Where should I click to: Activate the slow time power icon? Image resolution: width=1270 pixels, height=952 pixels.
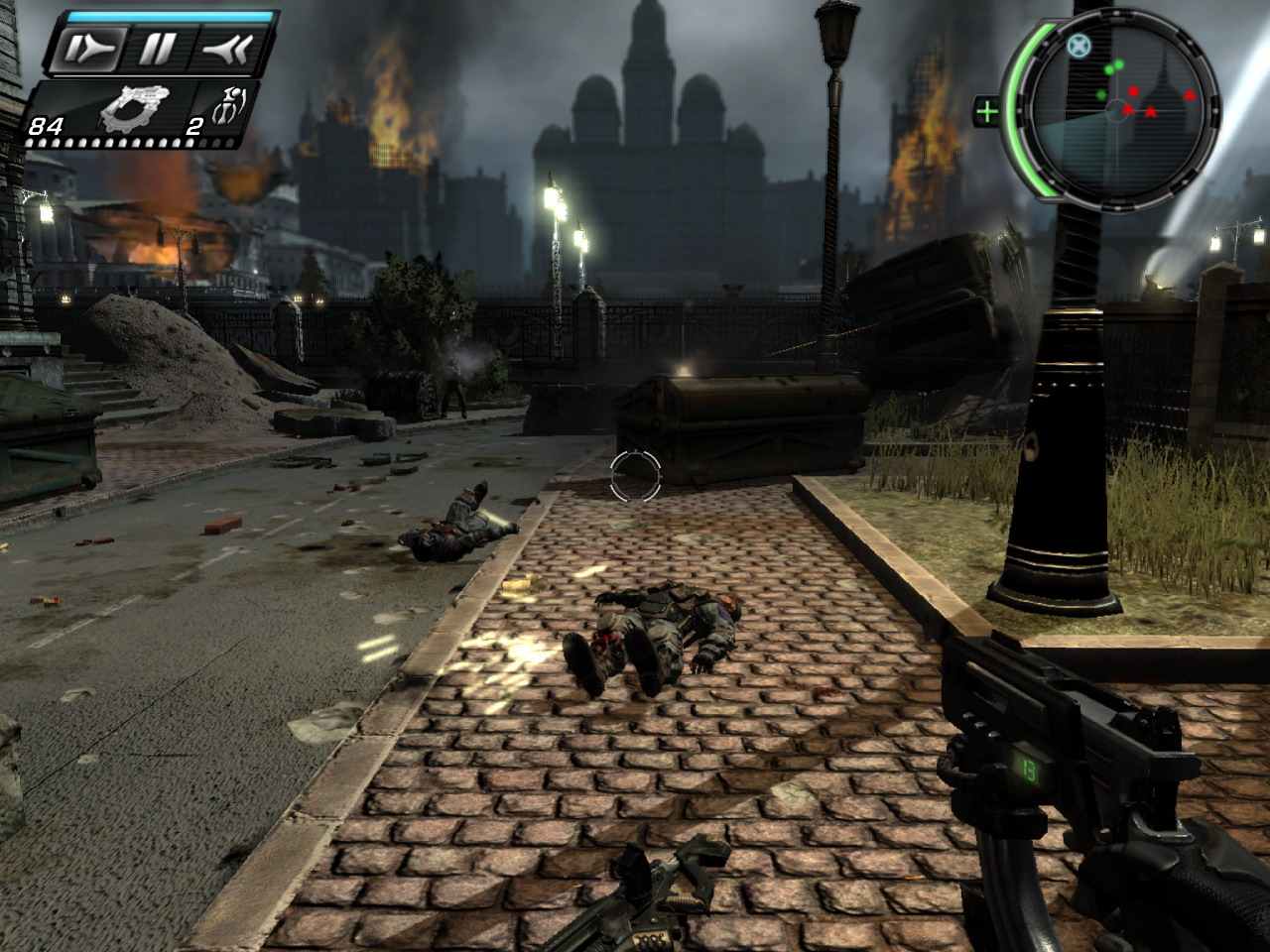click(x=89, y=48)
